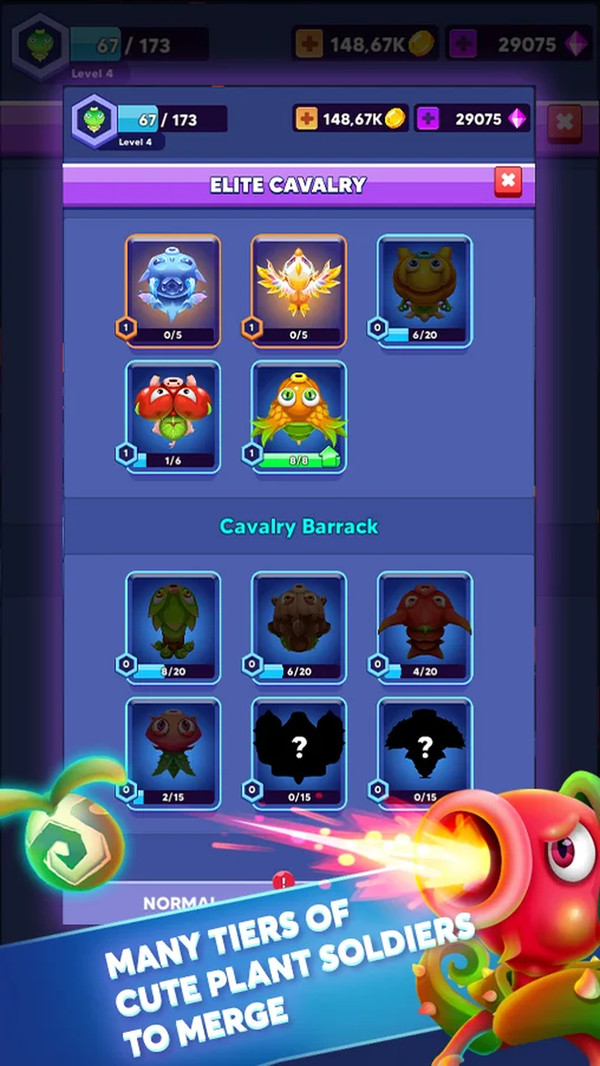Close the Elite Cavalry panel

point(508,181)
